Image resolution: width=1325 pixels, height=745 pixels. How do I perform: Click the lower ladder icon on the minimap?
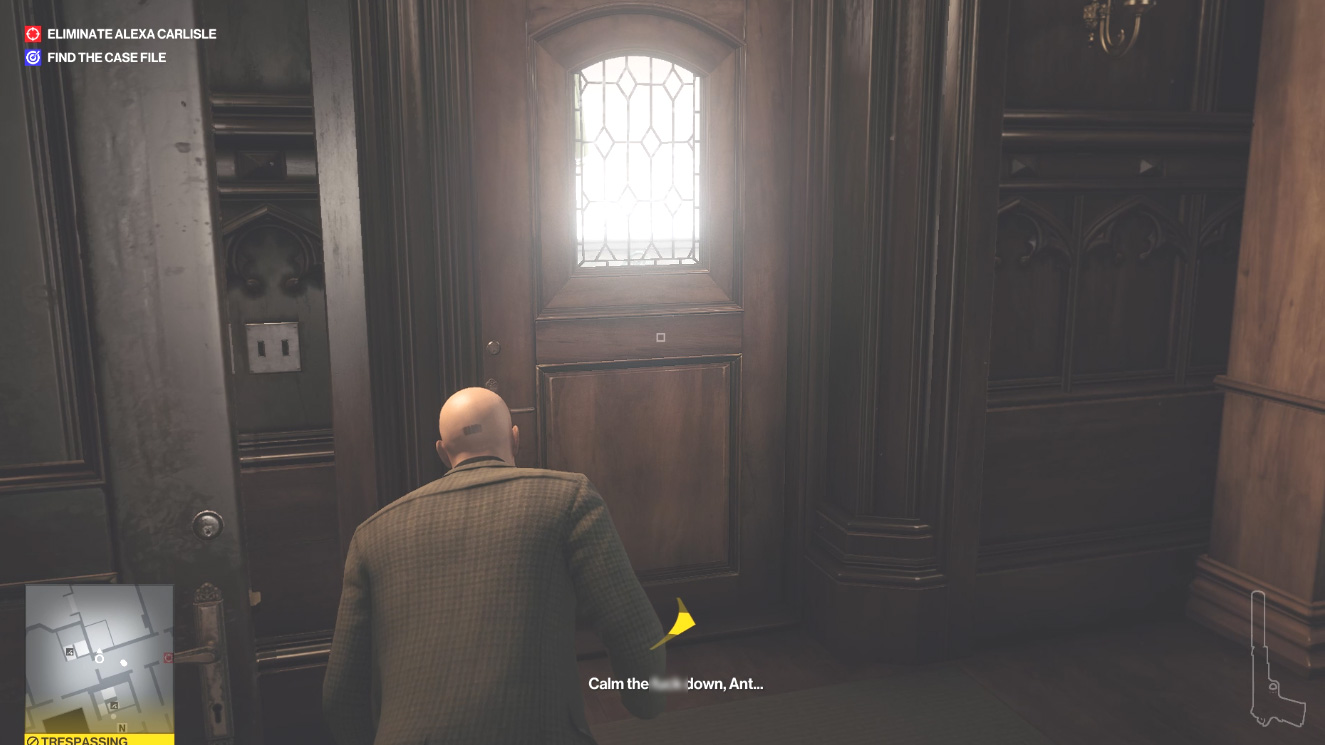click(x=114, y=704)
